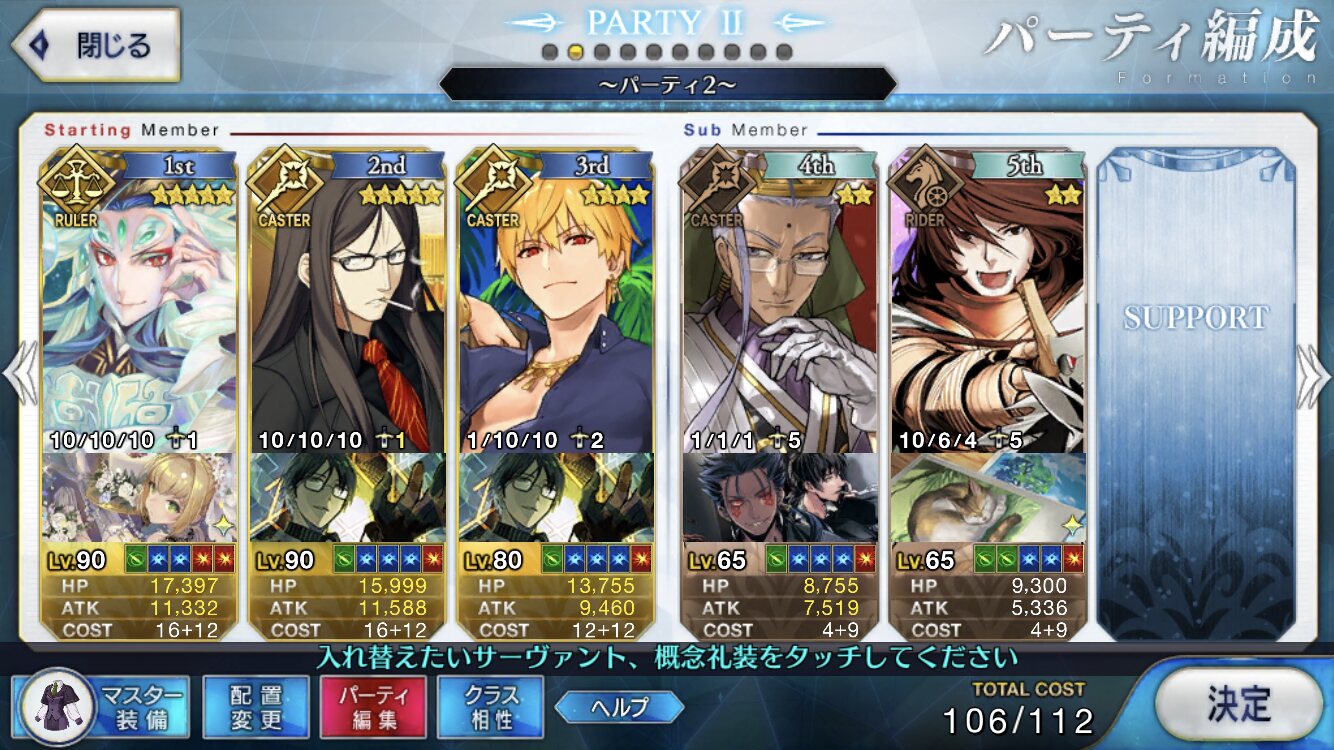
Task: Open the ヘルプ help button
Action: (619, 708)
